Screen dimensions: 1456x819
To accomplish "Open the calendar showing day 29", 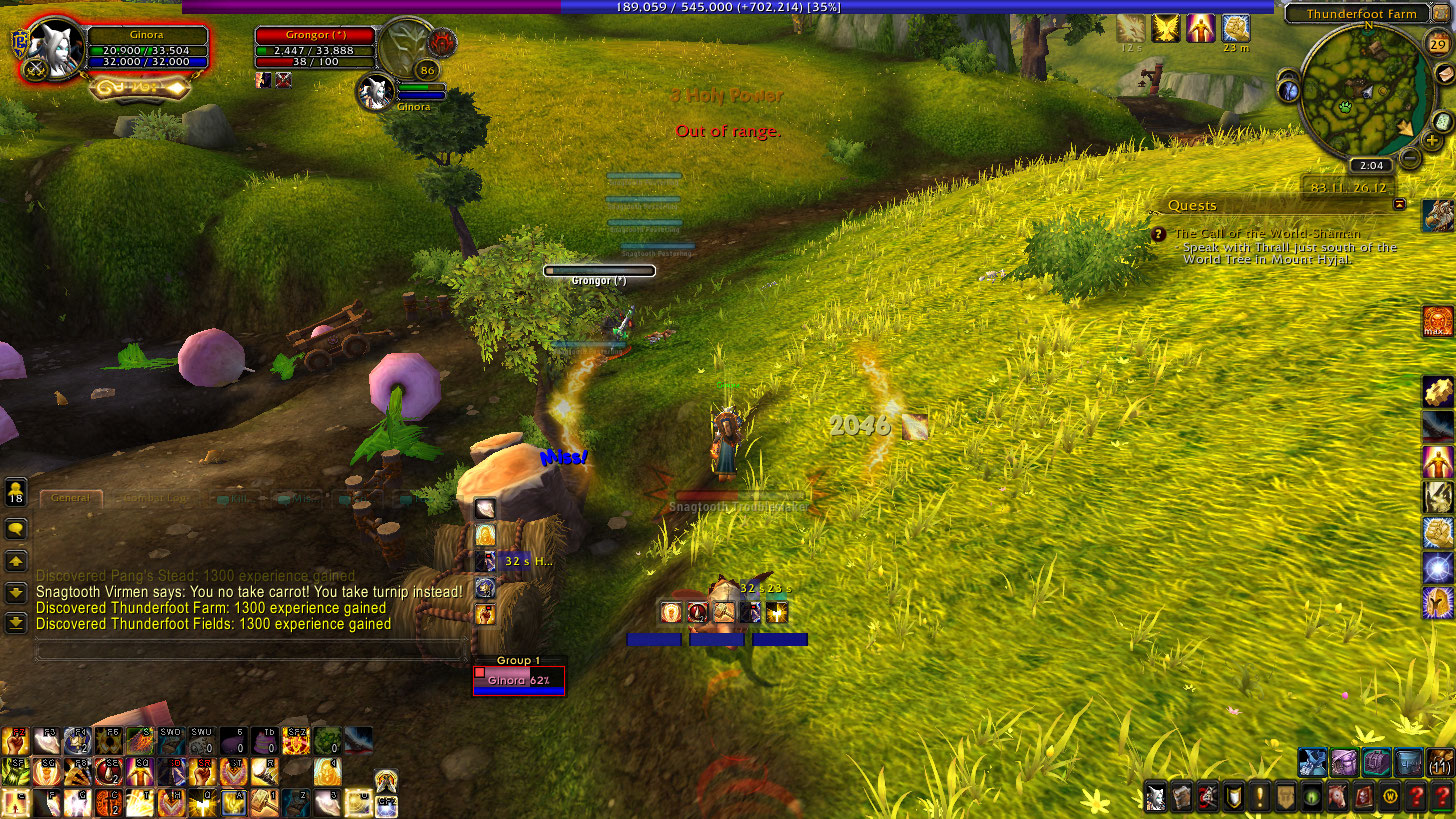I will pos(1438,45).
